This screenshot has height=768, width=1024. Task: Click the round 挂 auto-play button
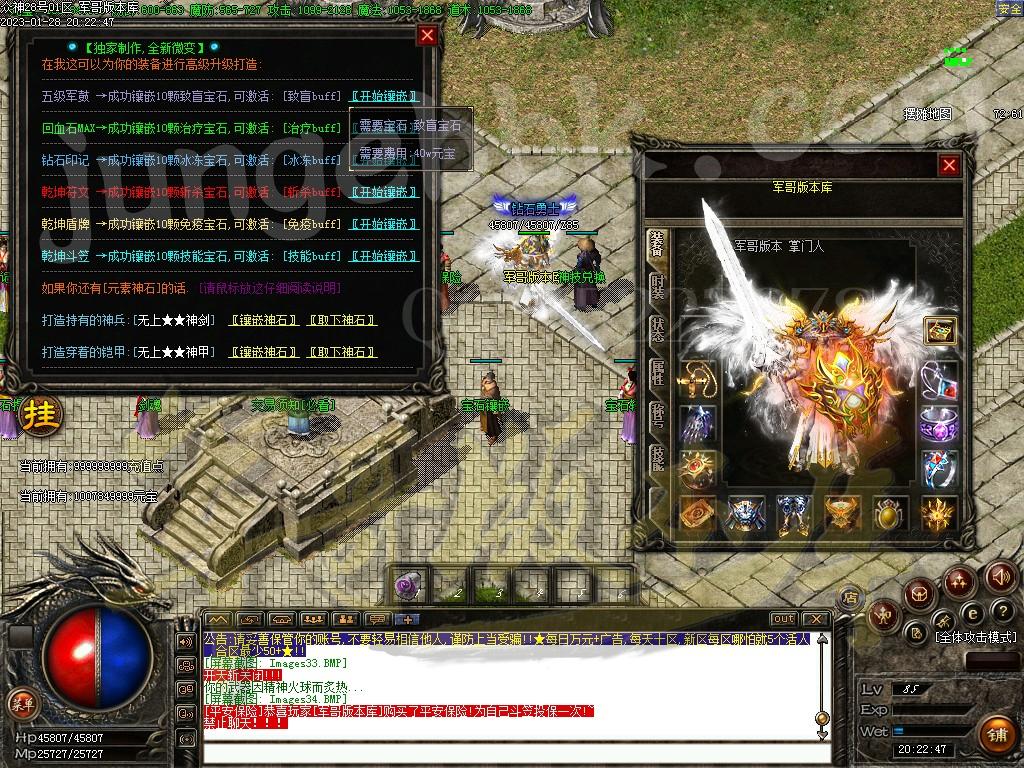point(41,412)
